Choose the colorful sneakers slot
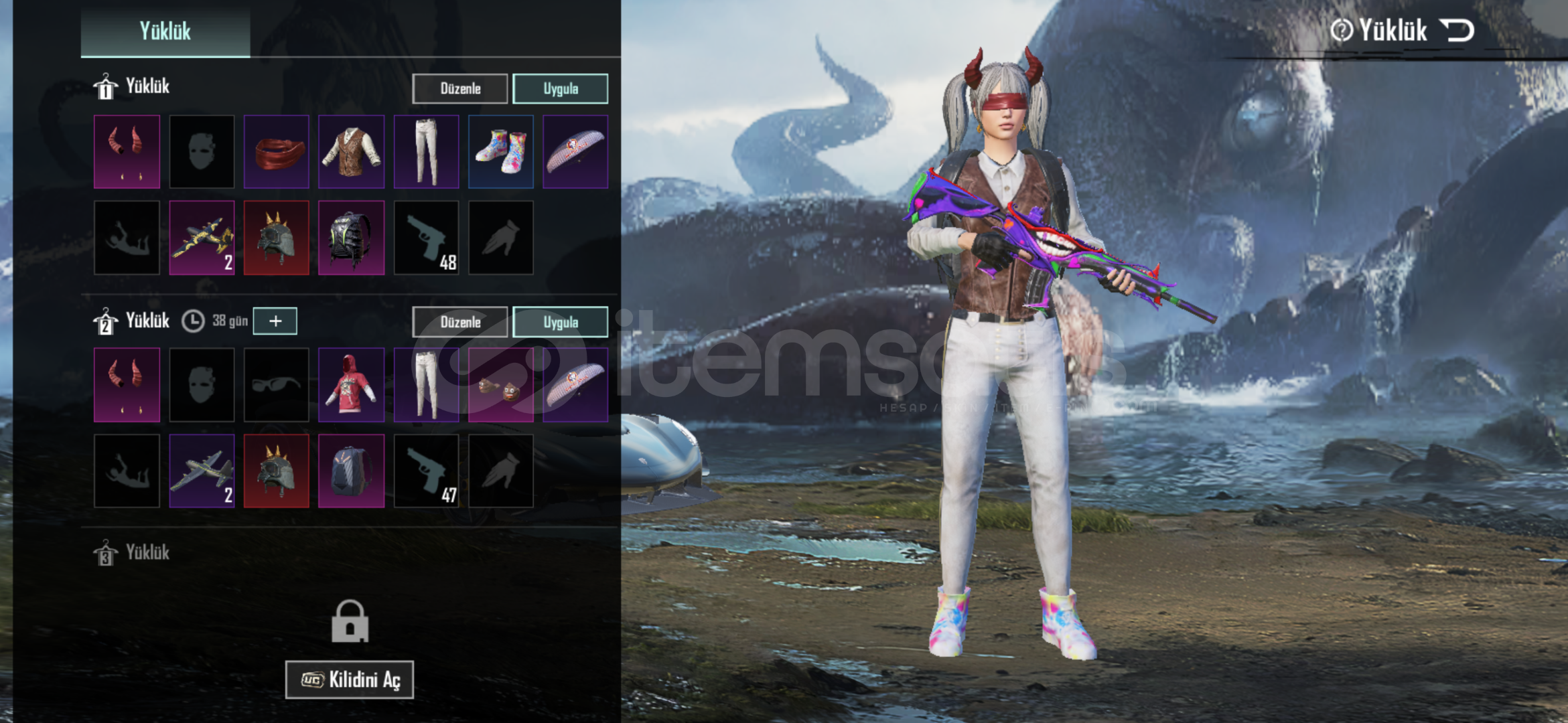 (501, 152)
